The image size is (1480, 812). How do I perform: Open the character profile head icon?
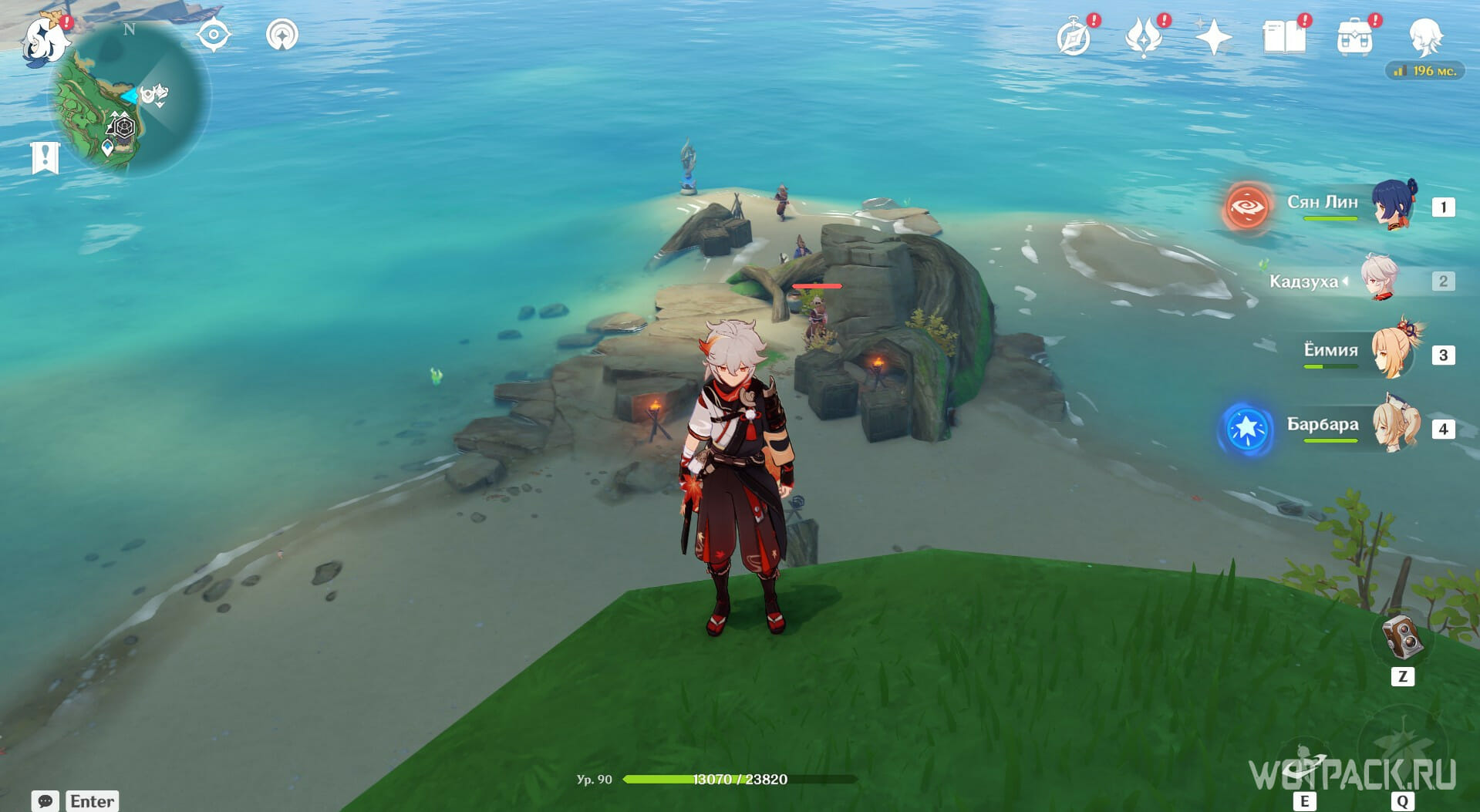1424,36
